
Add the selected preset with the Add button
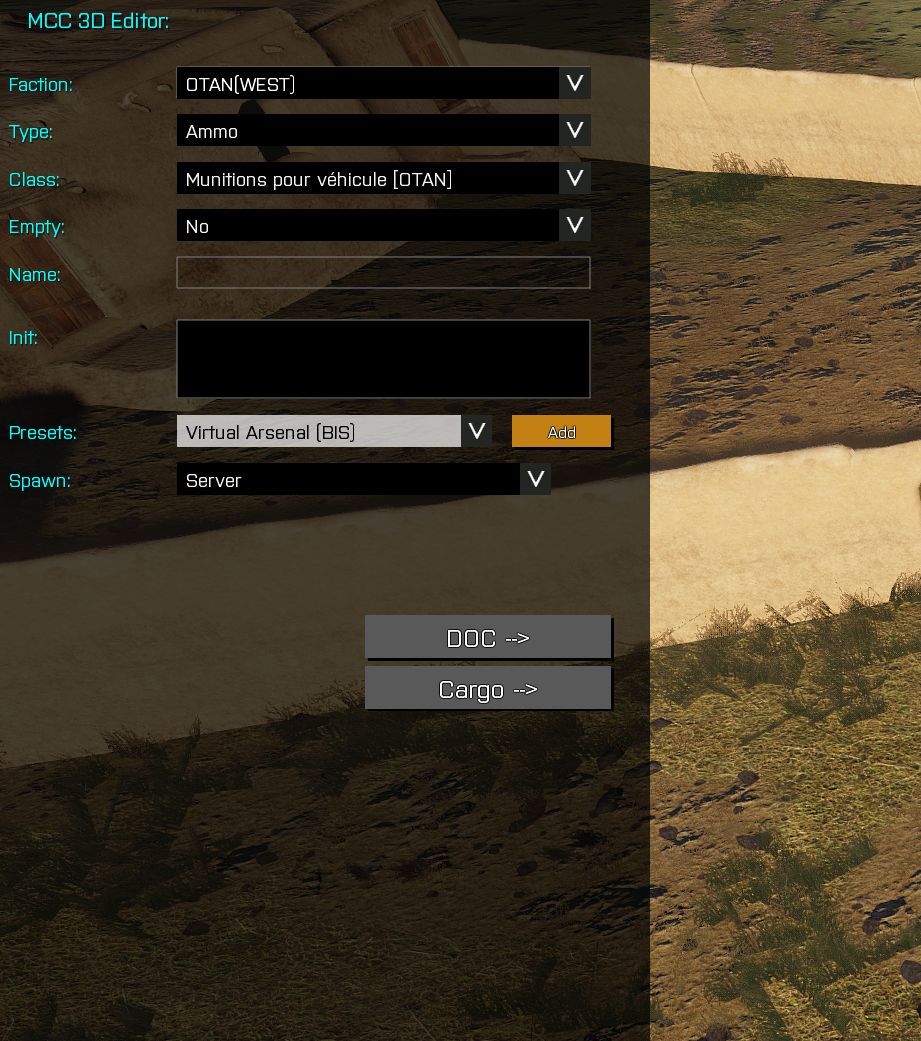561,432
